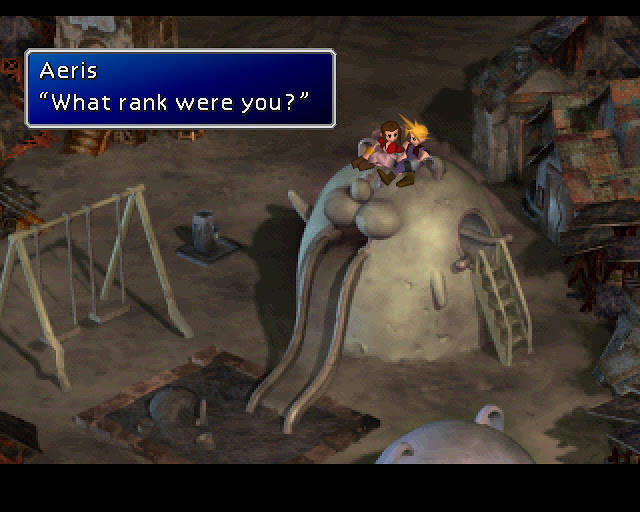Advance Aeris's "What rank were you?" dialogue box
Viewport: 640px width, 512px height.
click(x=180, y=89)
